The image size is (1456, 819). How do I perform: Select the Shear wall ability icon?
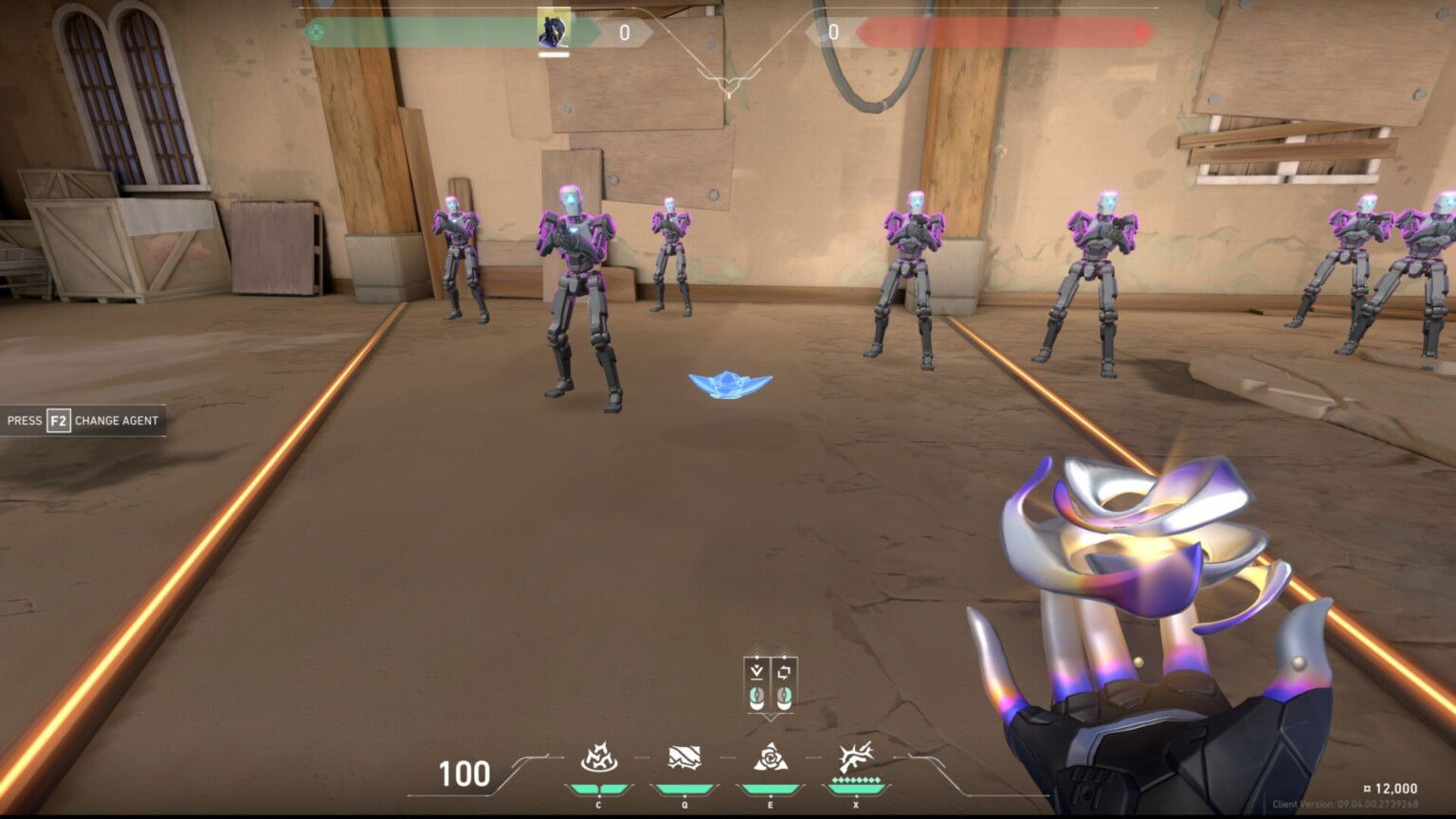tap(684, 758)
